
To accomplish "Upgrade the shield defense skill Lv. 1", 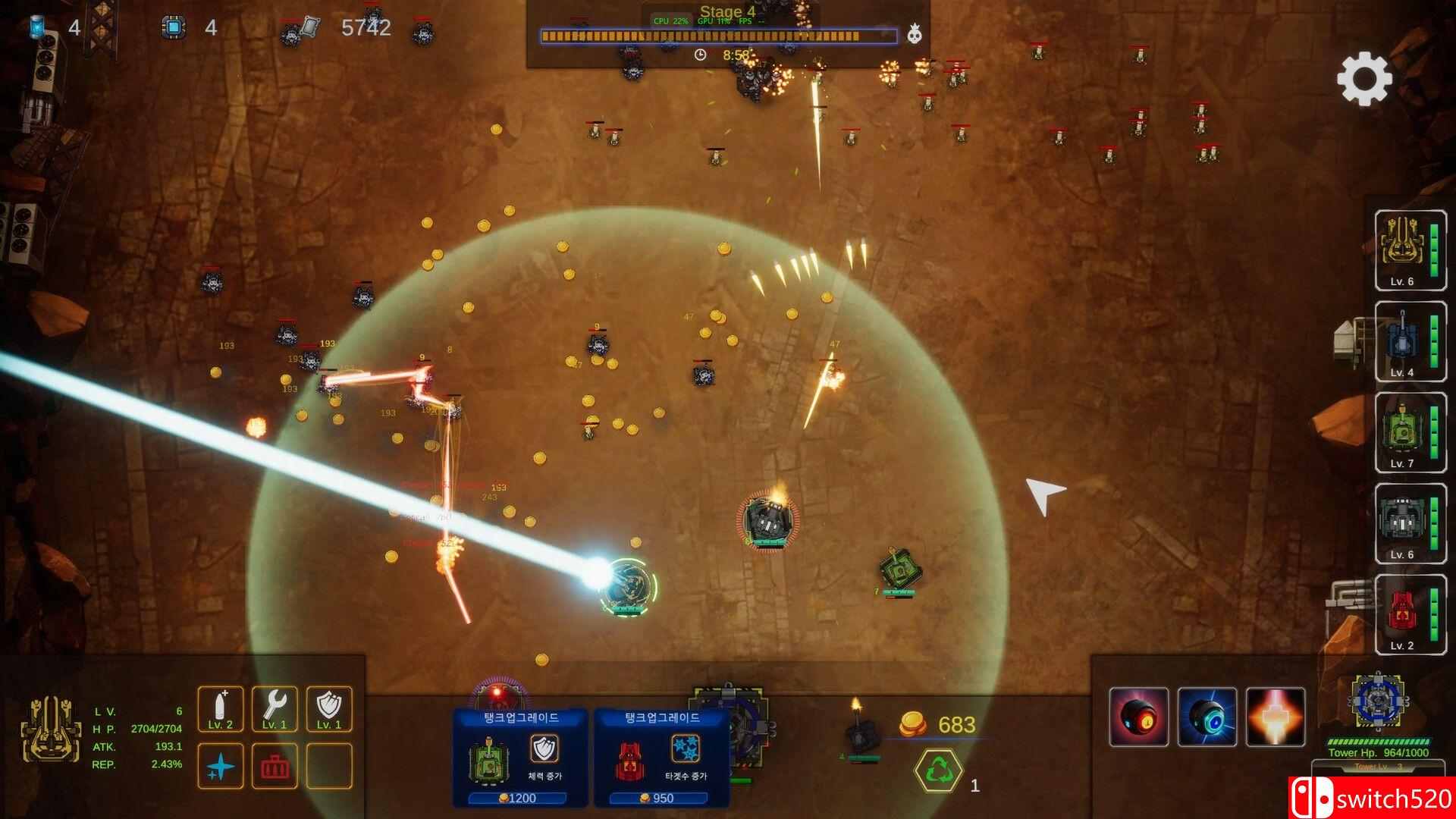I will point(329,708).
